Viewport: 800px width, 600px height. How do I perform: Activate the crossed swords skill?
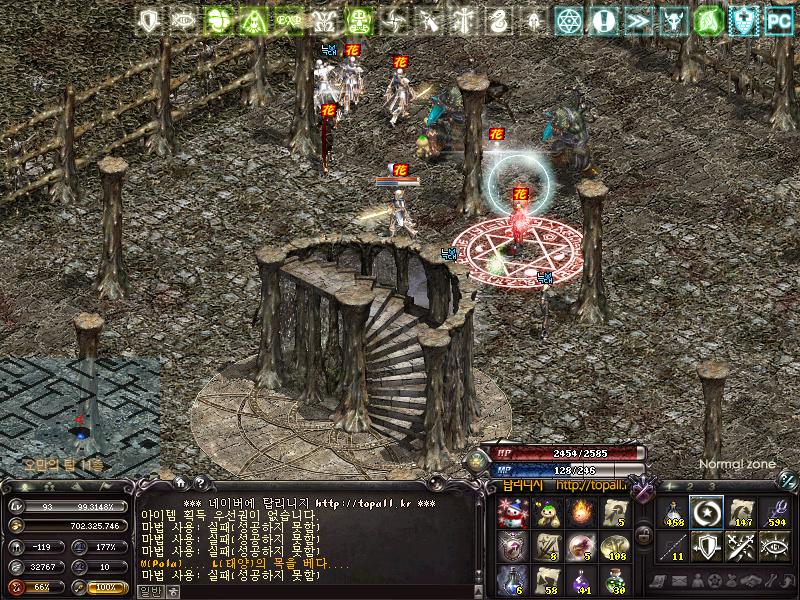click(741, 546)
